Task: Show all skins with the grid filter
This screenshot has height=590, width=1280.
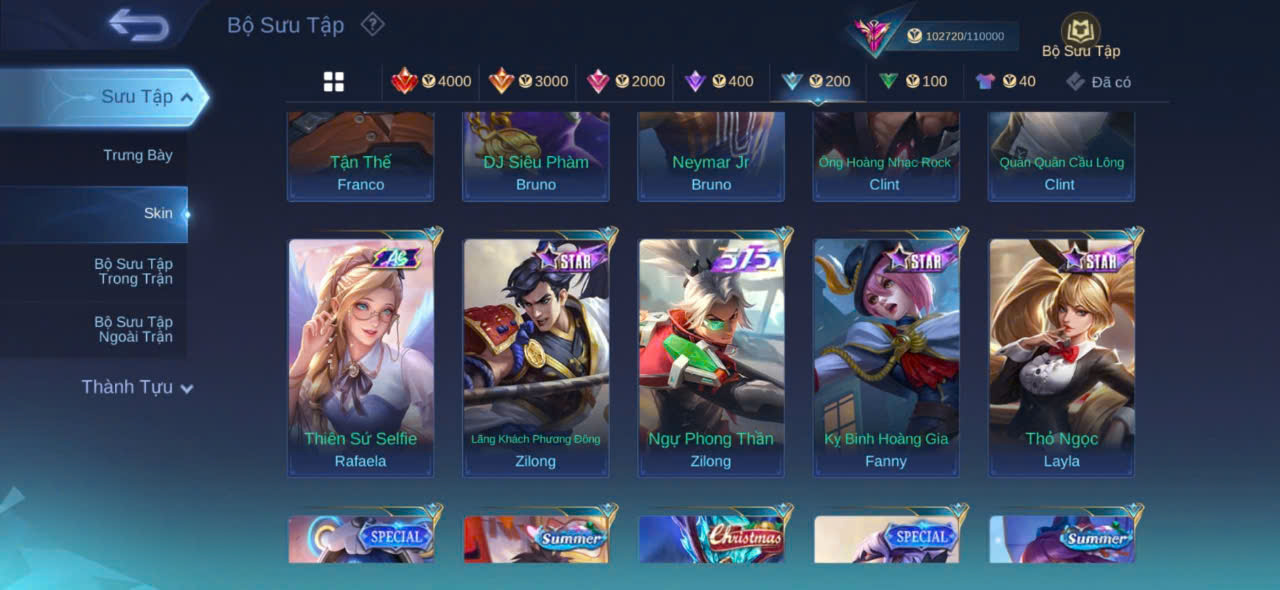Action: pos(334,82)
